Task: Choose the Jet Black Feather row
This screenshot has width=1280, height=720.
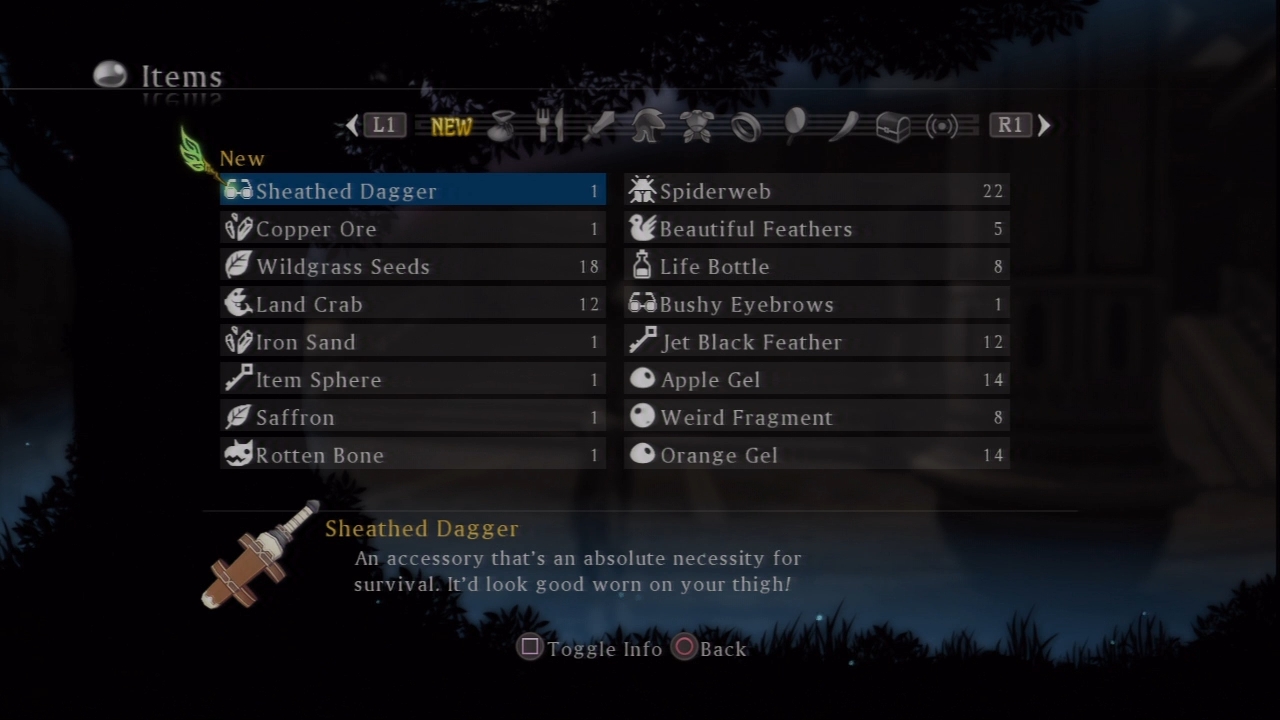Action: tap(816, 342)
